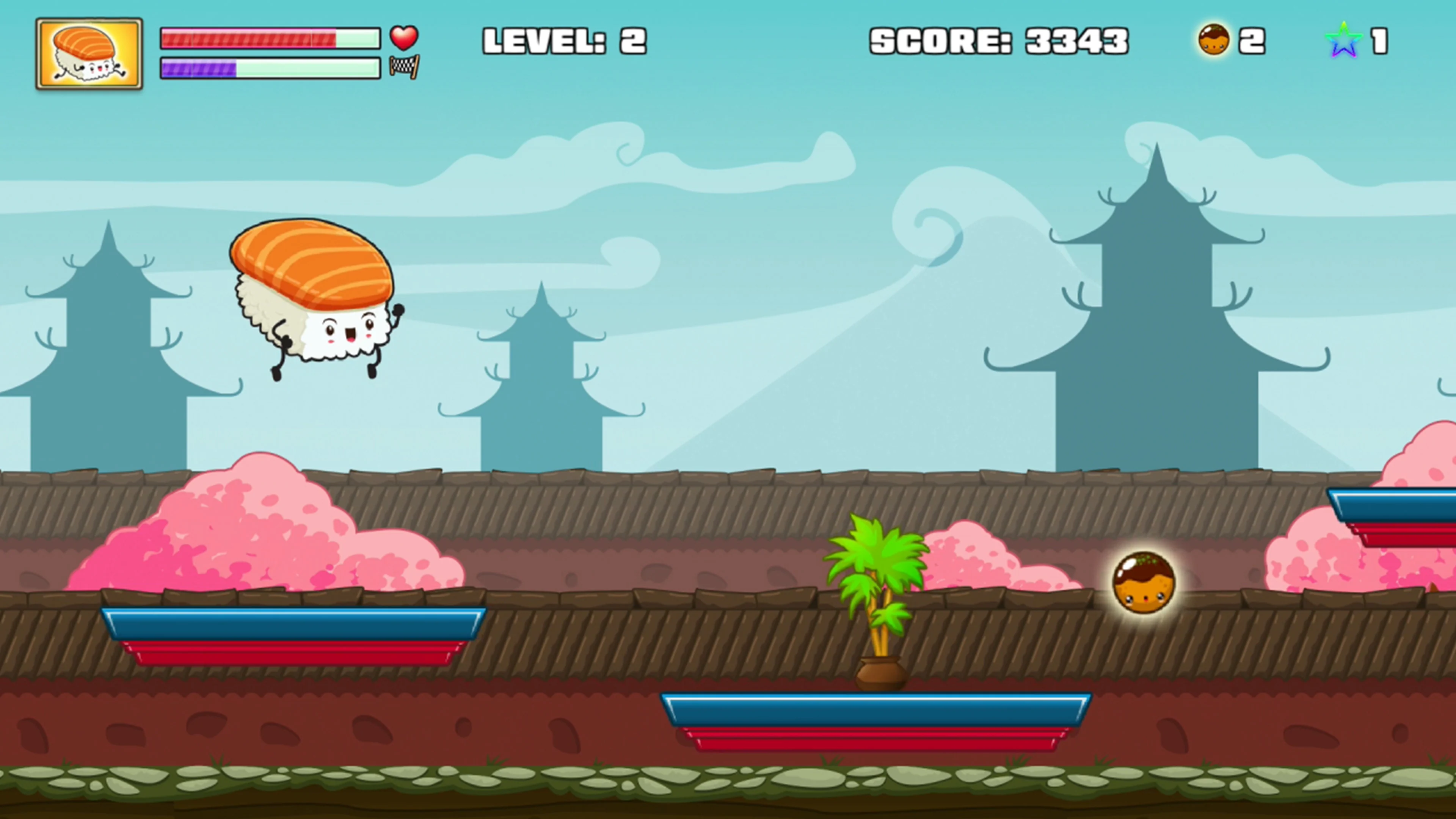The width and height of the screenshot is (1456, 819).
Task: Click the LEVEL: 2 label
Action: click(x=565, y=39)
